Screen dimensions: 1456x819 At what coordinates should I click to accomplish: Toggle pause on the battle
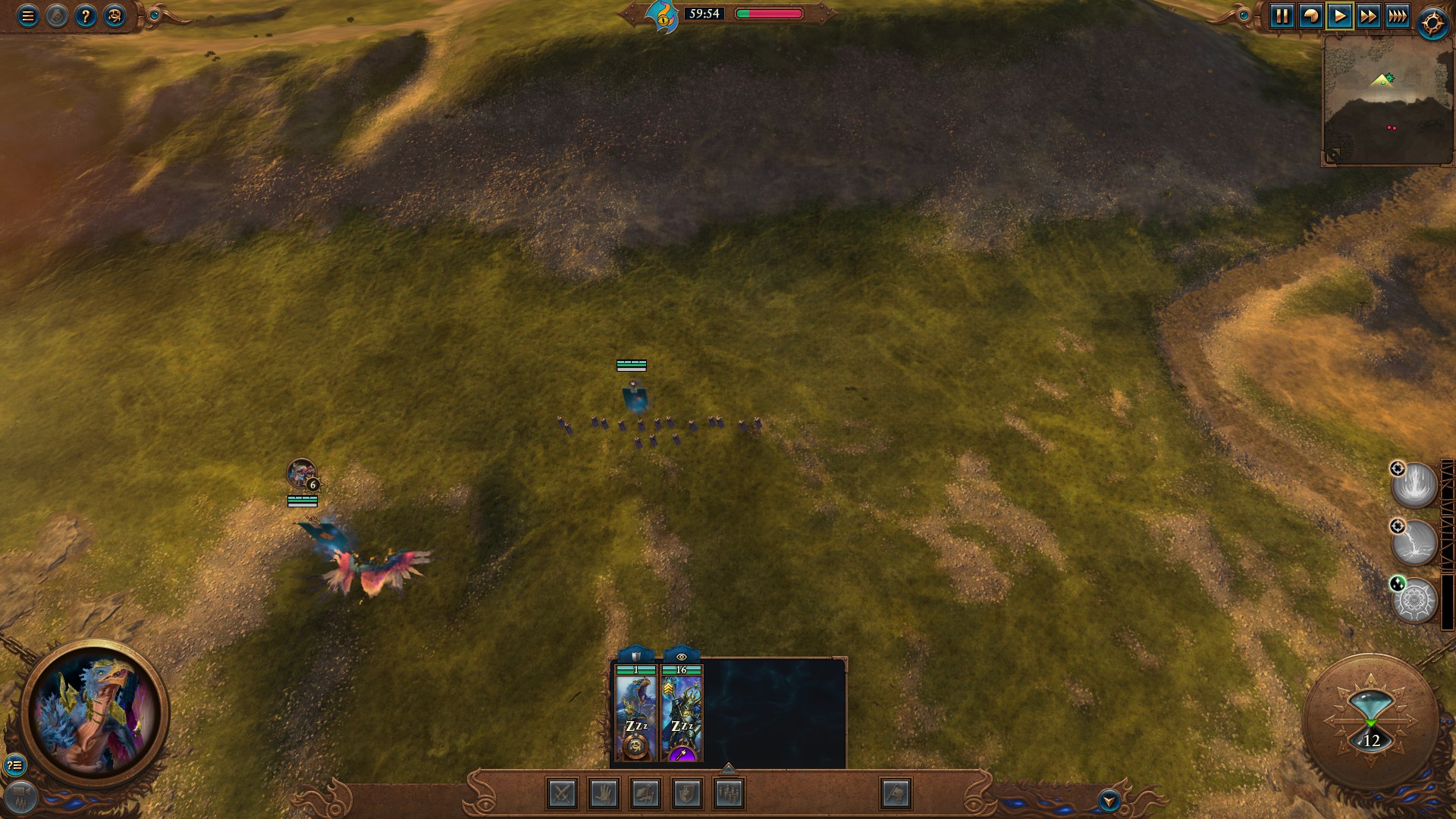1282,15
